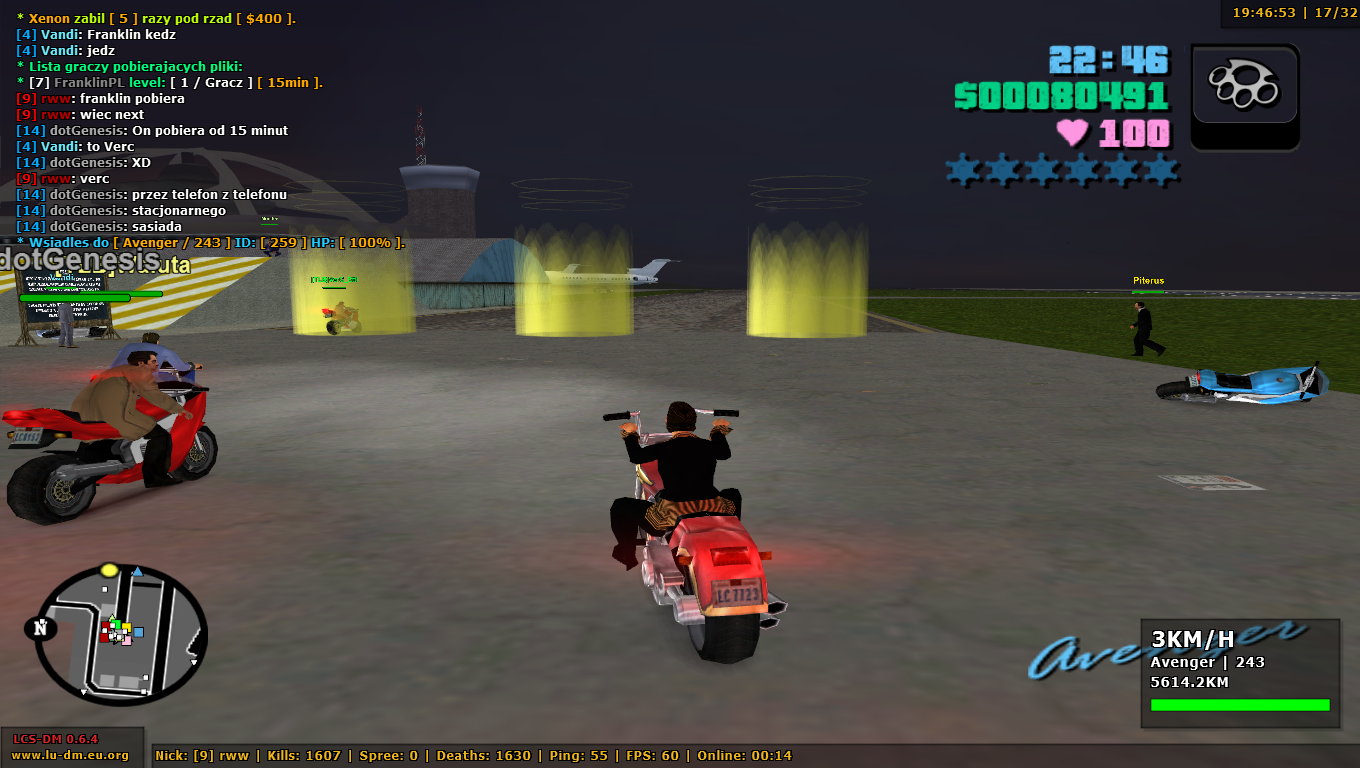Open the circular radar minimap

pos(120,633)
